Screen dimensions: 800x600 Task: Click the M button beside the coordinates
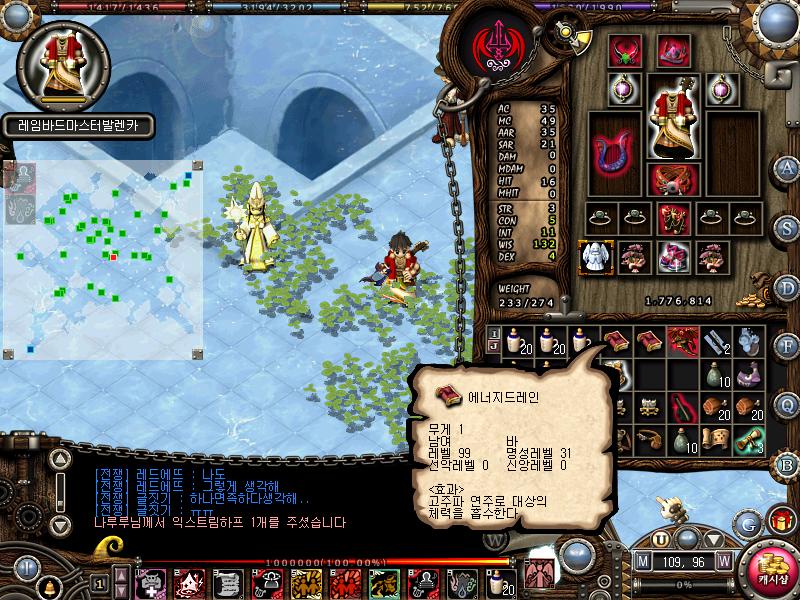643,561
